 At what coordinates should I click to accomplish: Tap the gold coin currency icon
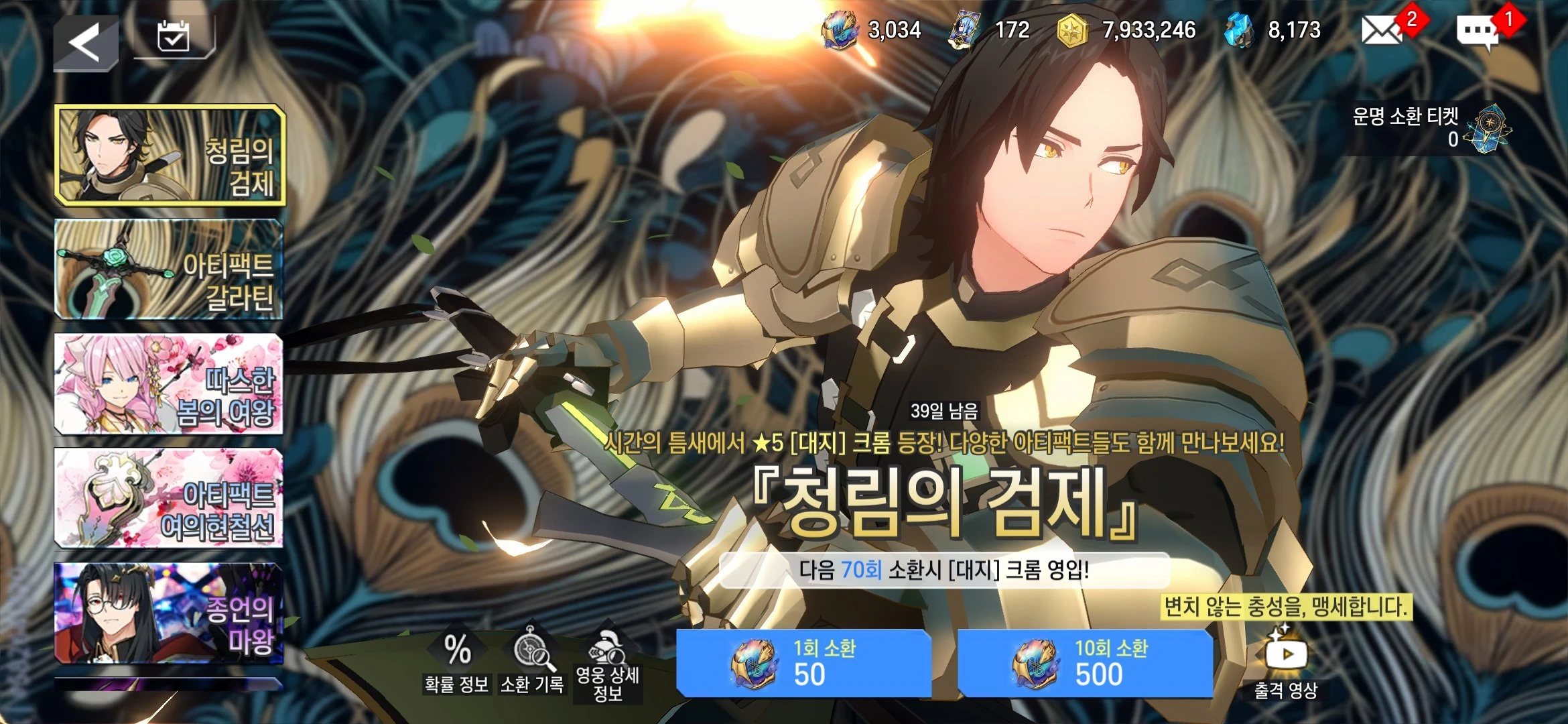[1071, 31]
